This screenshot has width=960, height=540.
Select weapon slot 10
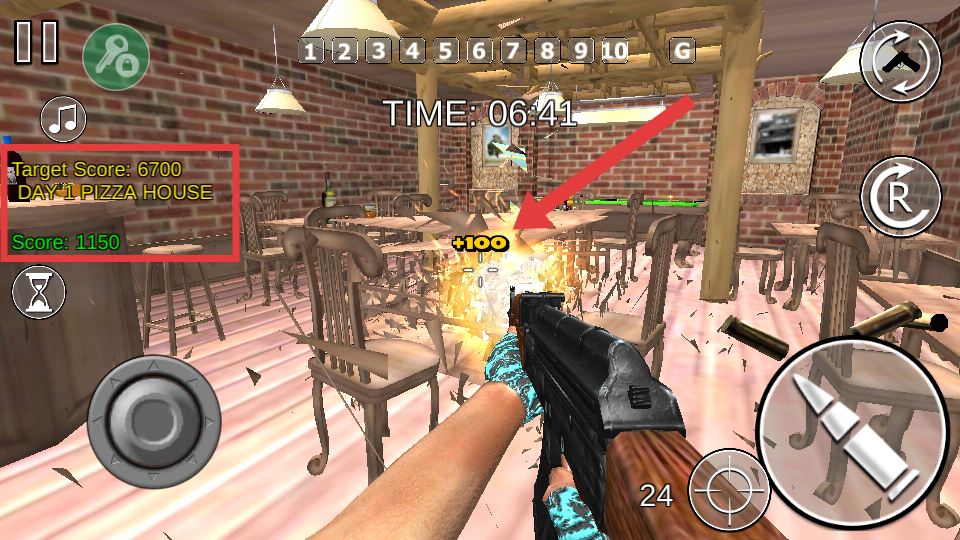coord(614,50)
